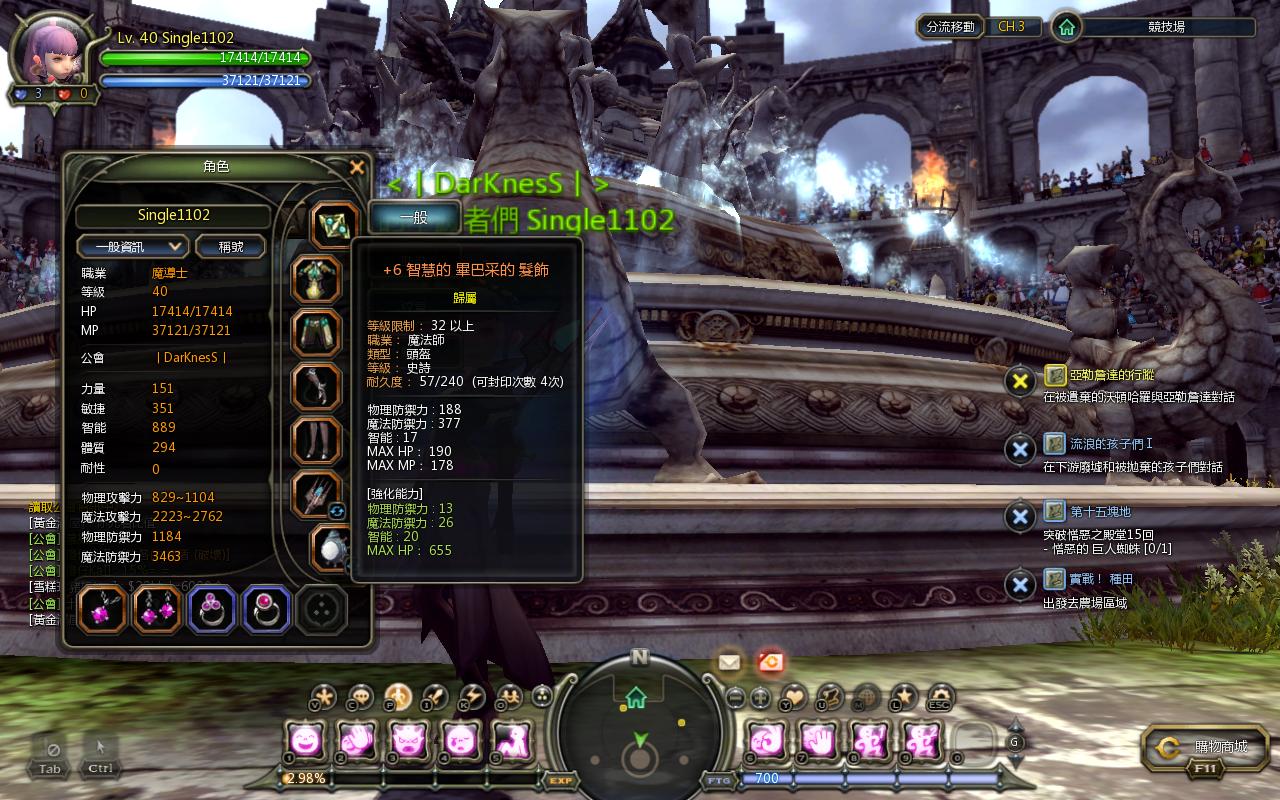Open the 一般資訊 dropdown
Viewport: 1280px width, 800px height.
[x=133, y=246]
